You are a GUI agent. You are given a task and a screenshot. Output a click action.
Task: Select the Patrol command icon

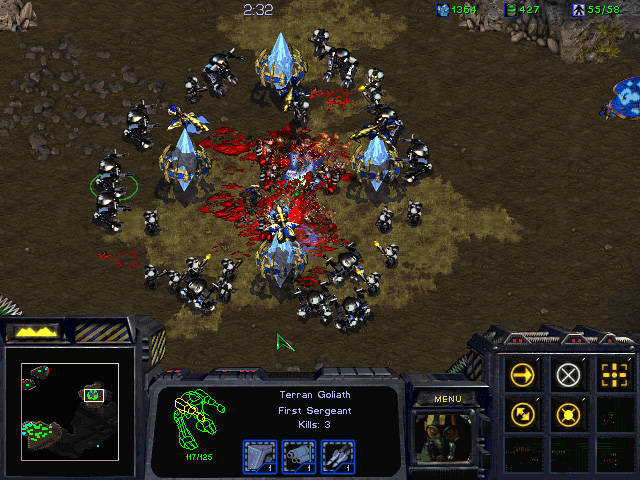point(522,413)
